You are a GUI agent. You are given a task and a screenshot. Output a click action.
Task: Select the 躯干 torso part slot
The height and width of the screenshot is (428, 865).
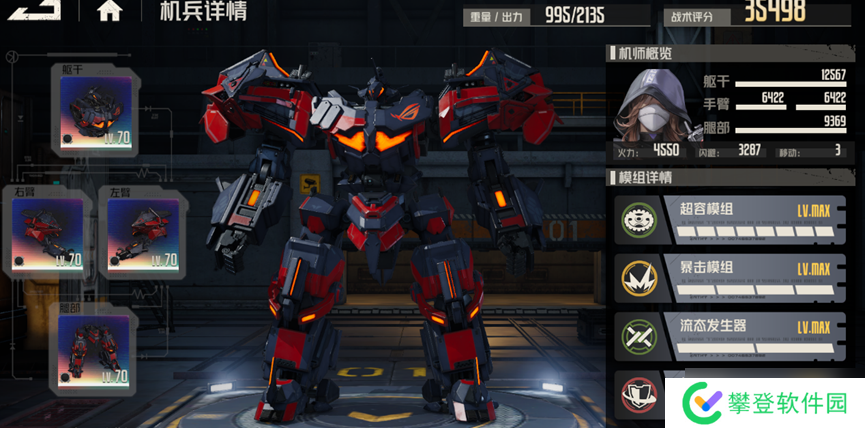click(x=96, y=109)
